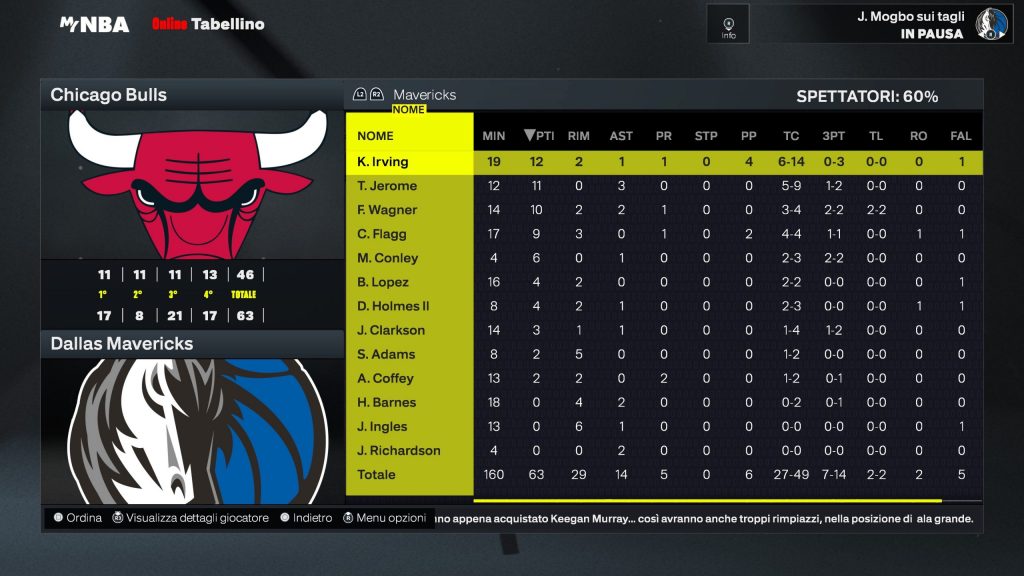Image resolution: width=1024 pixels, height=576 pixels.
Task: Sort the table by the 3PT column
Action: pyautogui.click(x=833, y=136)
